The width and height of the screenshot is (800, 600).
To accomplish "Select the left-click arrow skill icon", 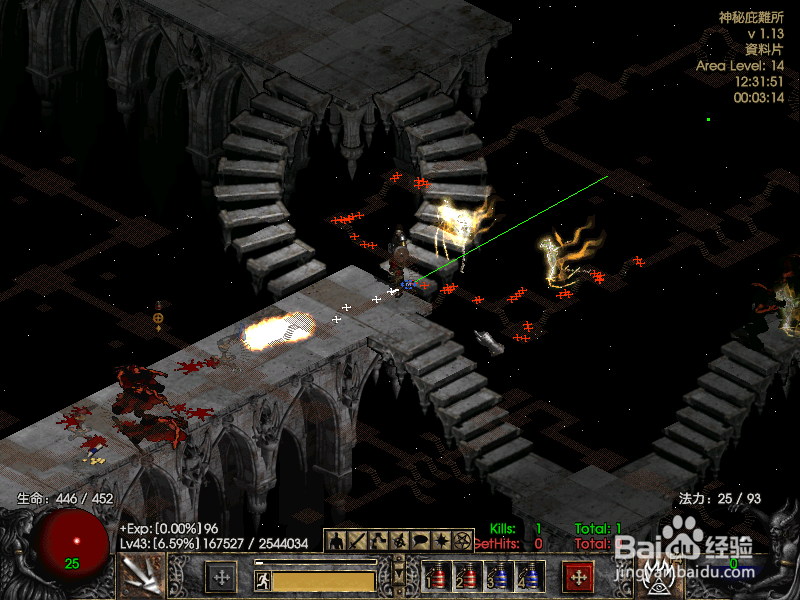I will pyautogui.click(x=140, y=576).
